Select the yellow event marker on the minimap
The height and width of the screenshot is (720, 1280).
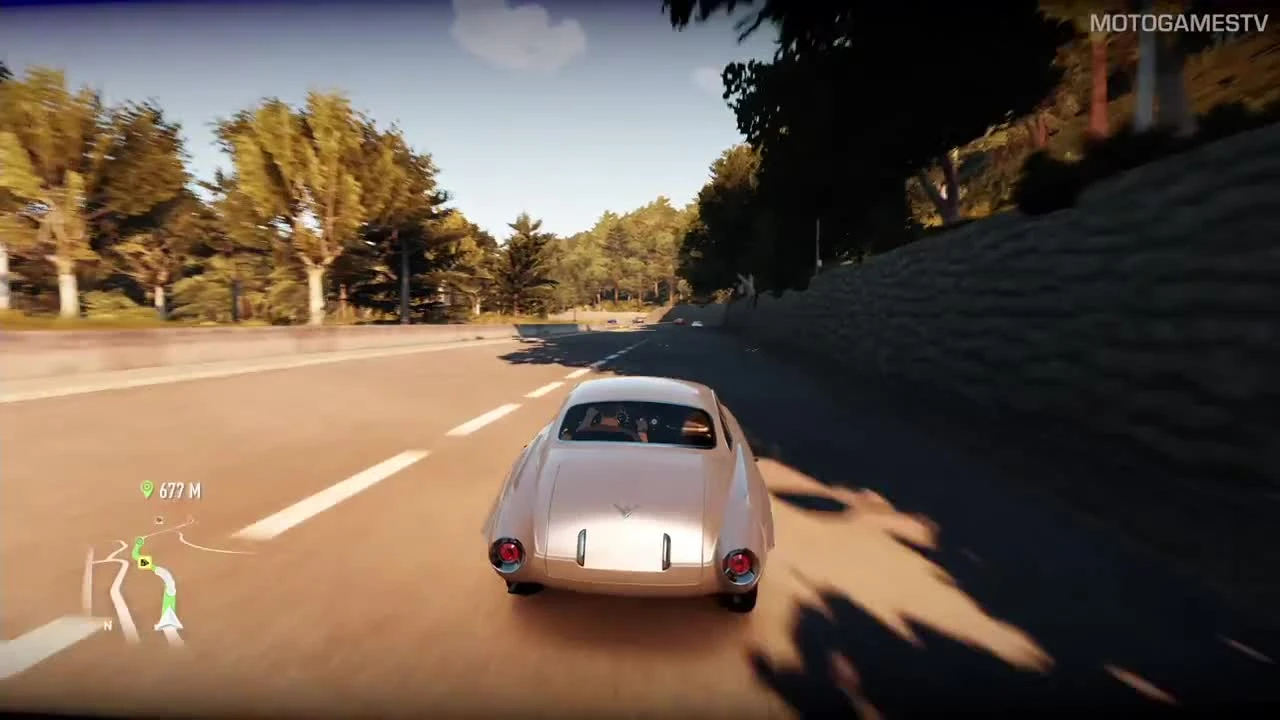coord(144,562)
